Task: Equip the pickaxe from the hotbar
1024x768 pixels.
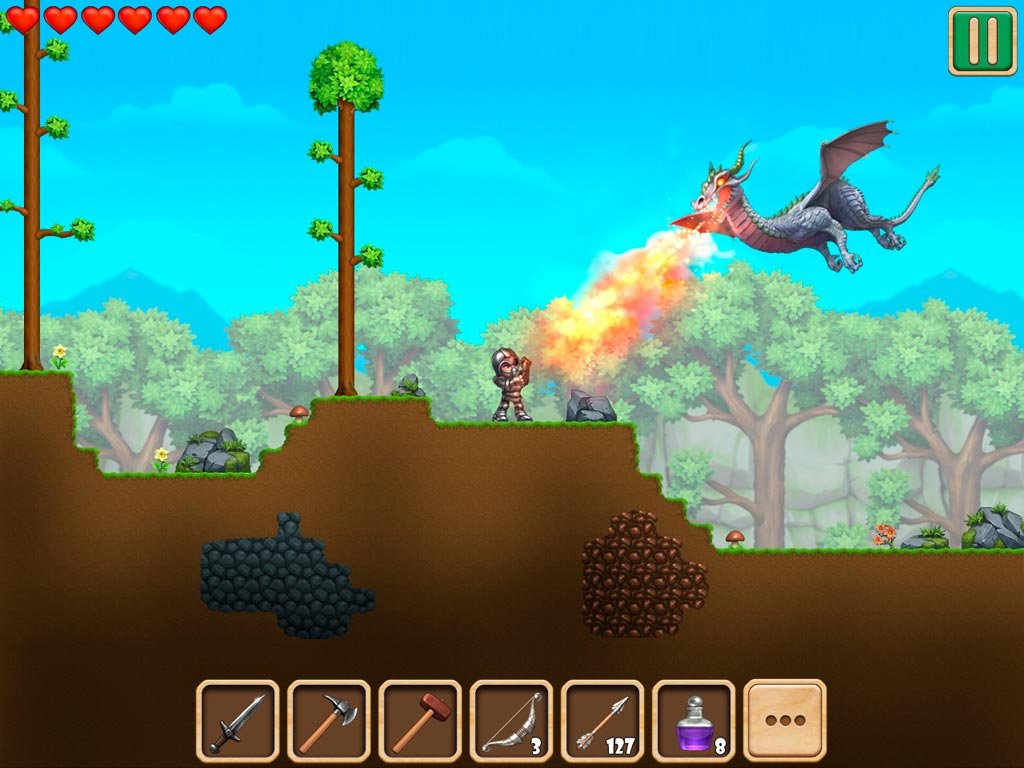Action: (x=328, y=720)
